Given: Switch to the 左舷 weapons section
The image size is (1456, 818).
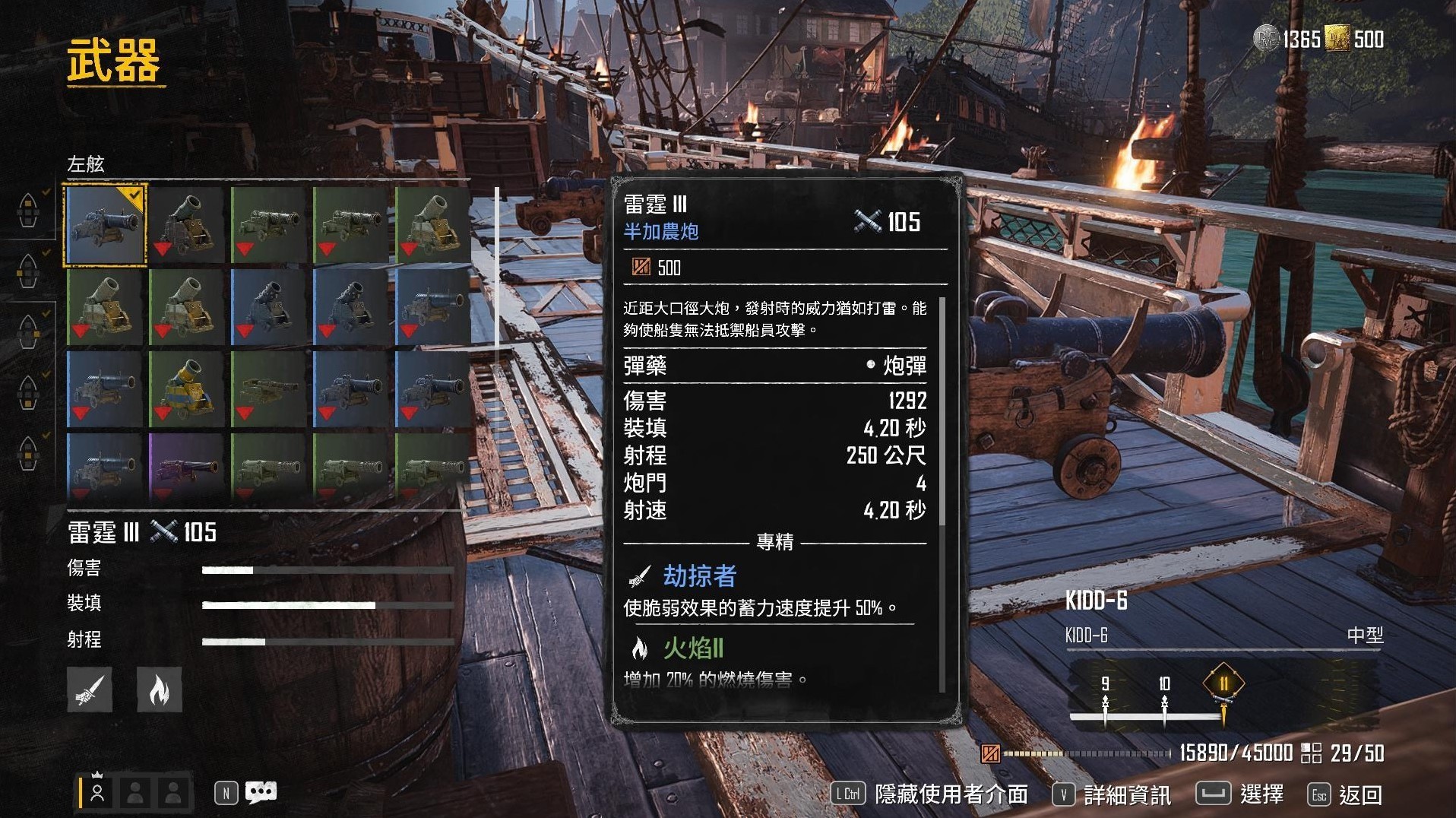Looking at the screenshot, I should coord(86,163).
